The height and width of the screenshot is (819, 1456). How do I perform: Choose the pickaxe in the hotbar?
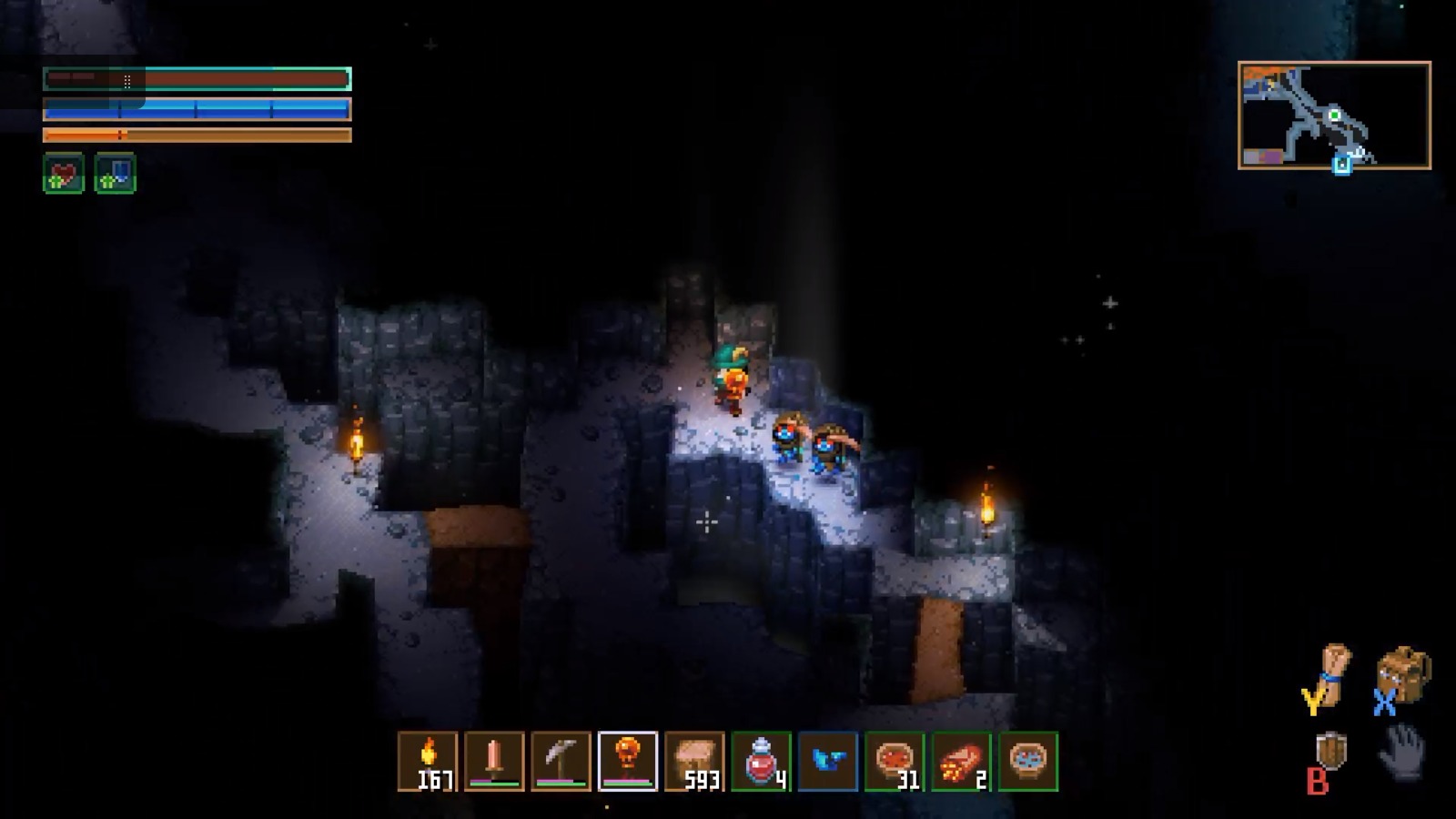(x=561, y=761)
